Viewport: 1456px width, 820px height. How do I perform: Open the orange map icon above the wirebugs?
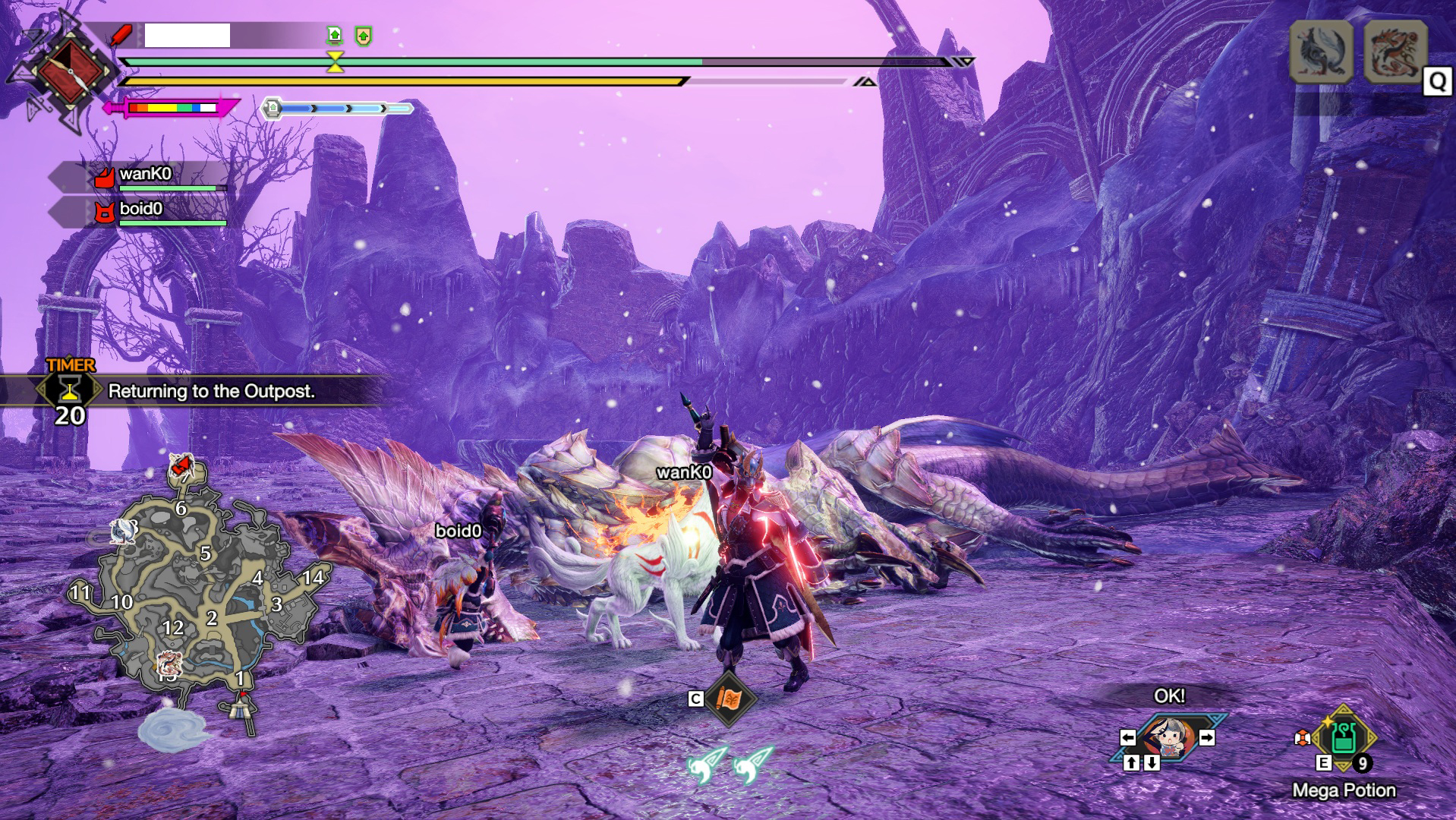[x=729, y=699]
